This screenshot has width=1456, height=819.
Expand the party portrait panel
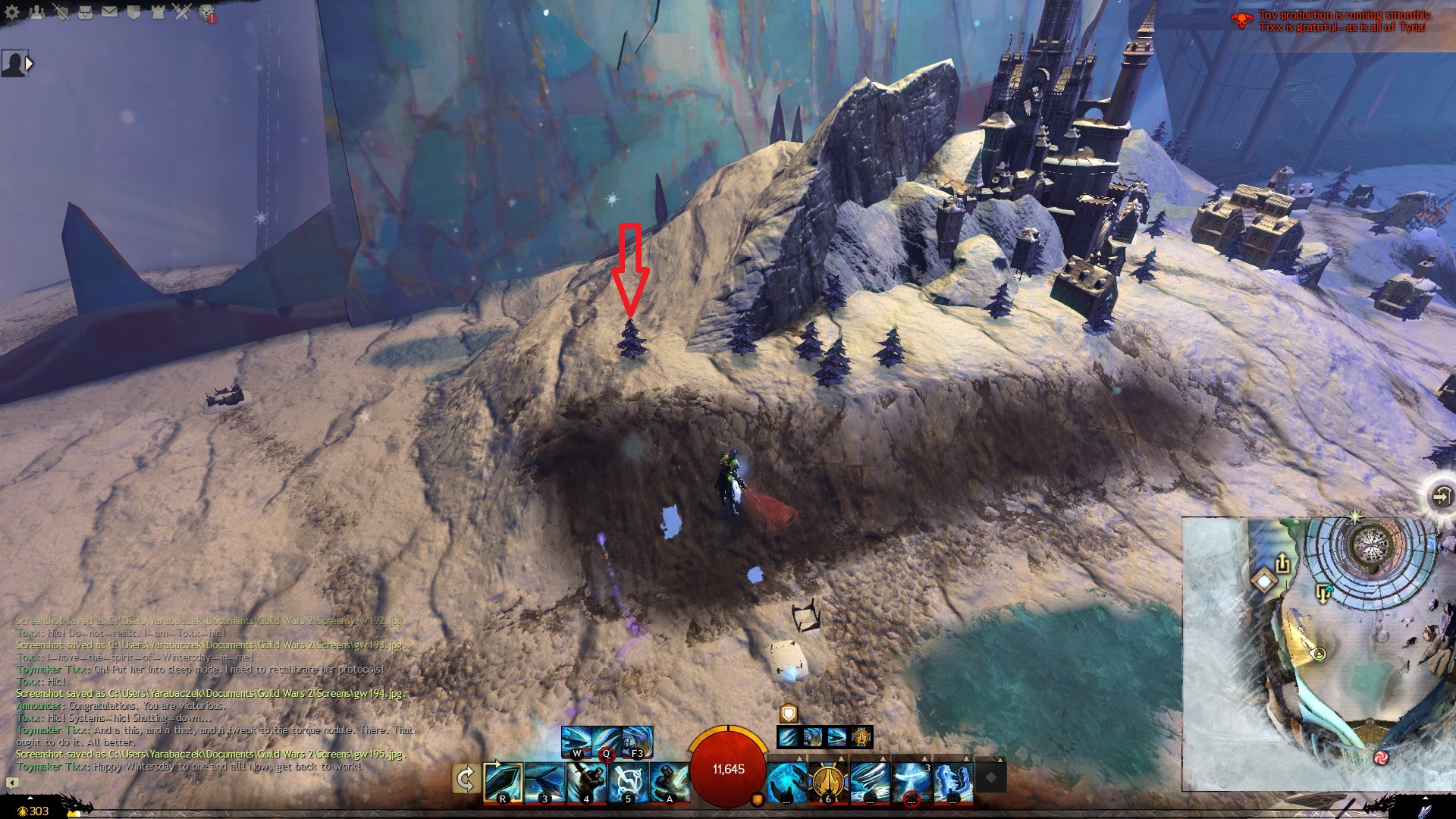point(30,64)
